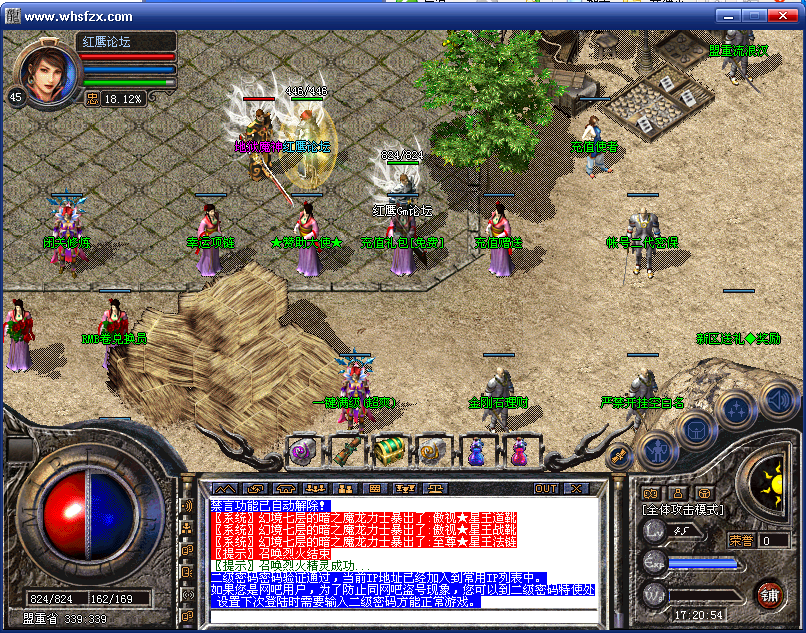Click the crossed-tools round button

tap(619, 455)
